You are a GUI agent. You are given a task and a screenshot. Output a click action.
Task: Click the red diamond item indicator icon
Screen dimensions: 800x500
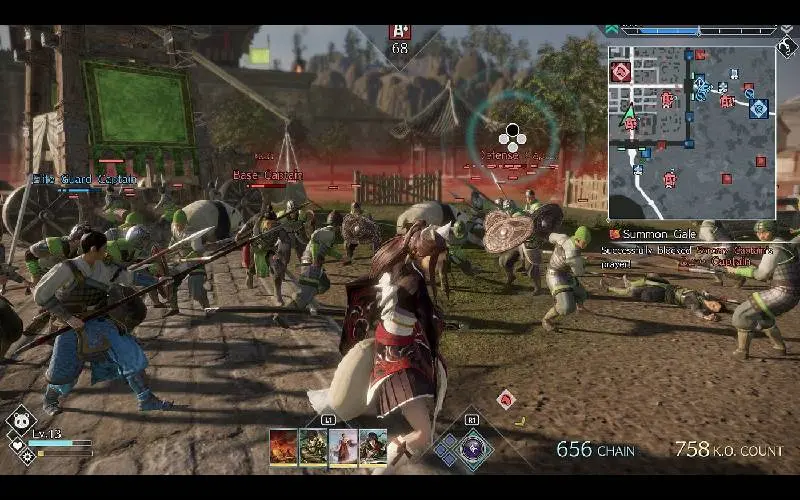click(506, 399)
